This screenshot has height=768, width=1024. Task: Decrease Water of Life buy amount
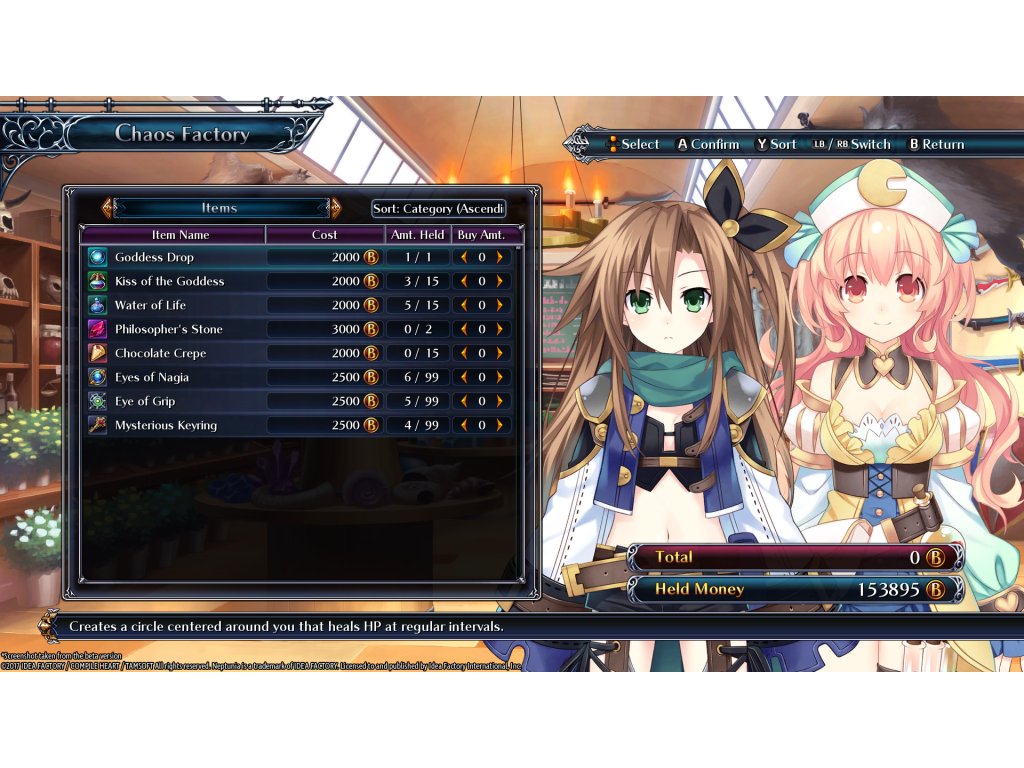click(x=464, y=305)
